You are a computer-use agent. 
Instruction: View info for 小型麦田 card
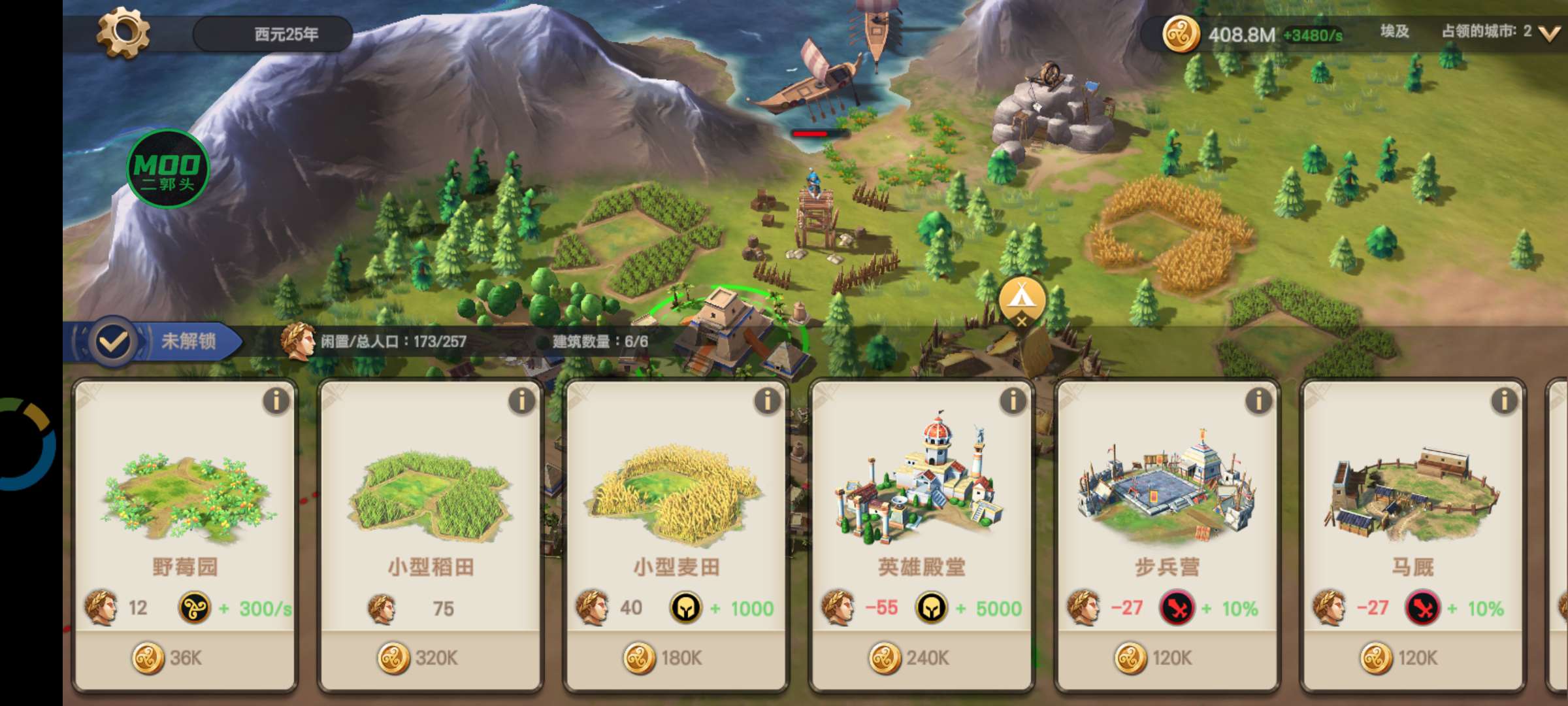pyautogui.click(x=767, y=401)
